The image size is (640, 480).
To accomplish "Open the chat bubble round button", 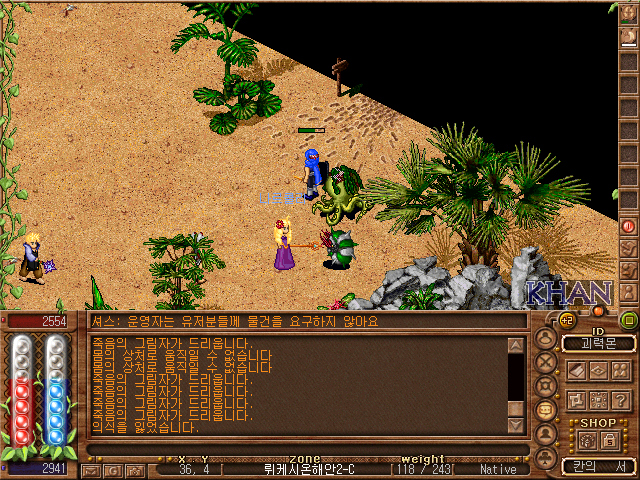I will 546,409.
